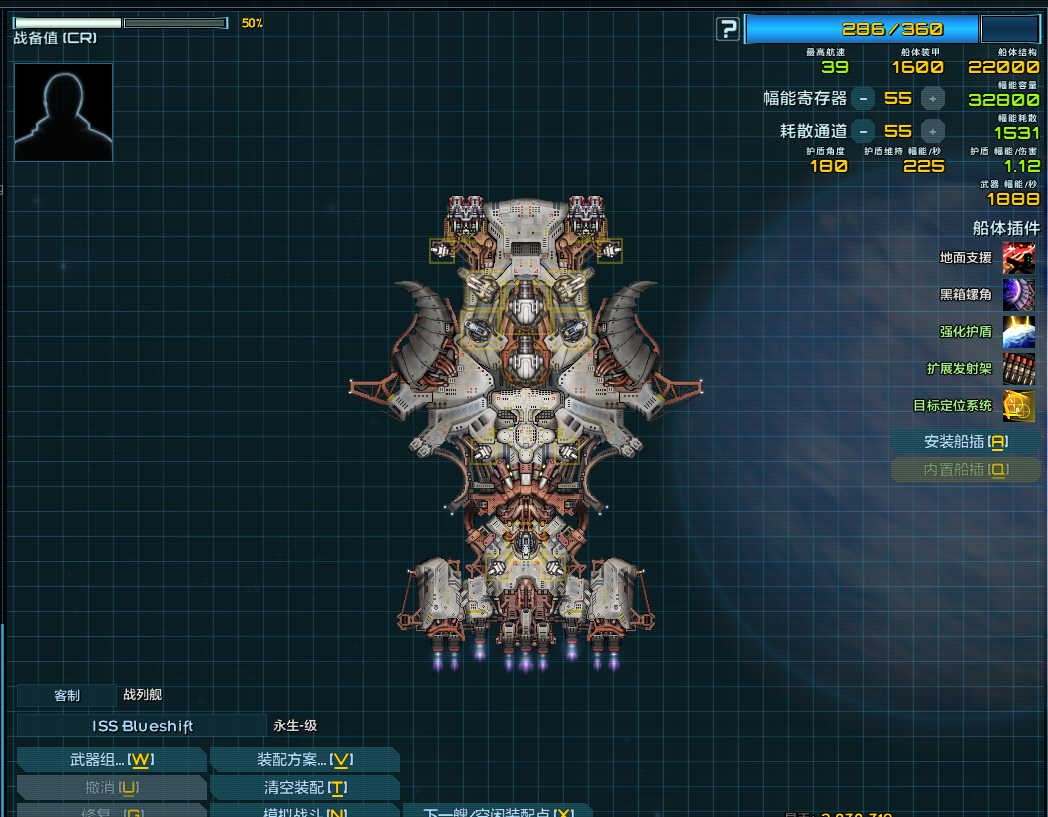
Task: Click the 内置船插 built-in hullmods button
Action: point(965,469)
